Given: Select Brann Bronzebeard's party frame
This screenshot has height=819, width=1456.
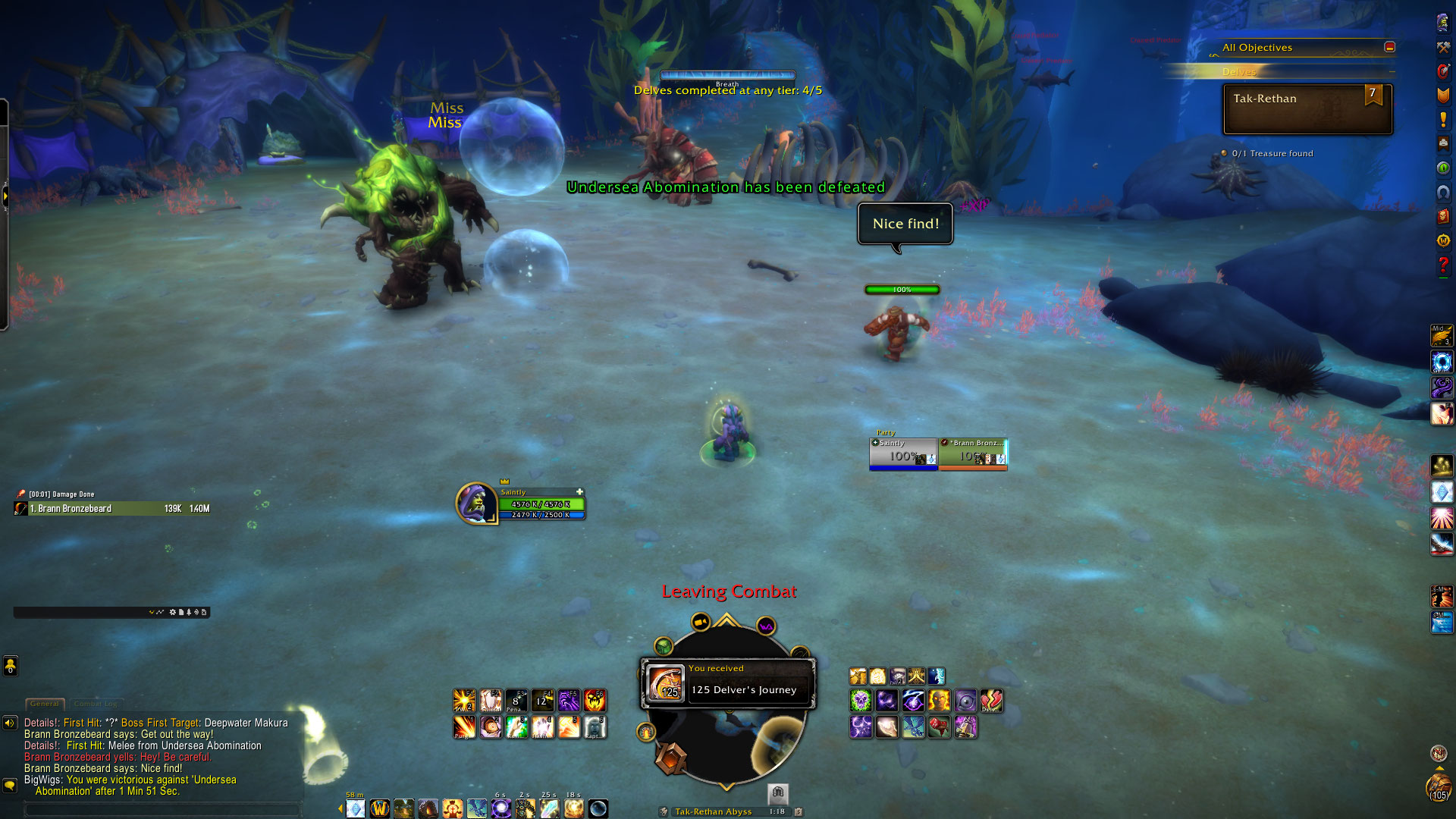Looking at the screenshot, I should [x=973, y=453].
